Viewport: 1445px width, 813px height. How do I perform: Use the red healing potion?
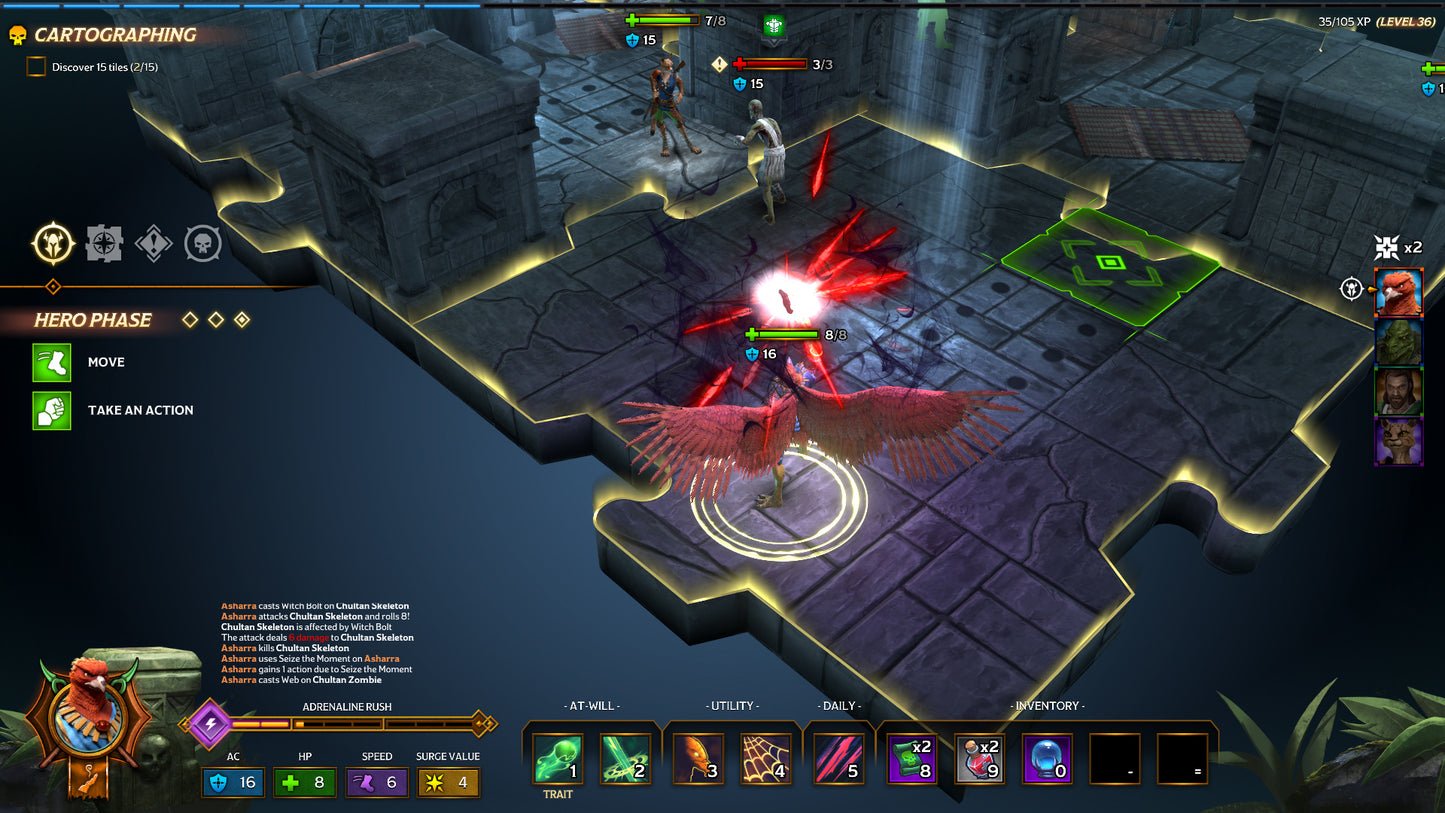(980, 758)
